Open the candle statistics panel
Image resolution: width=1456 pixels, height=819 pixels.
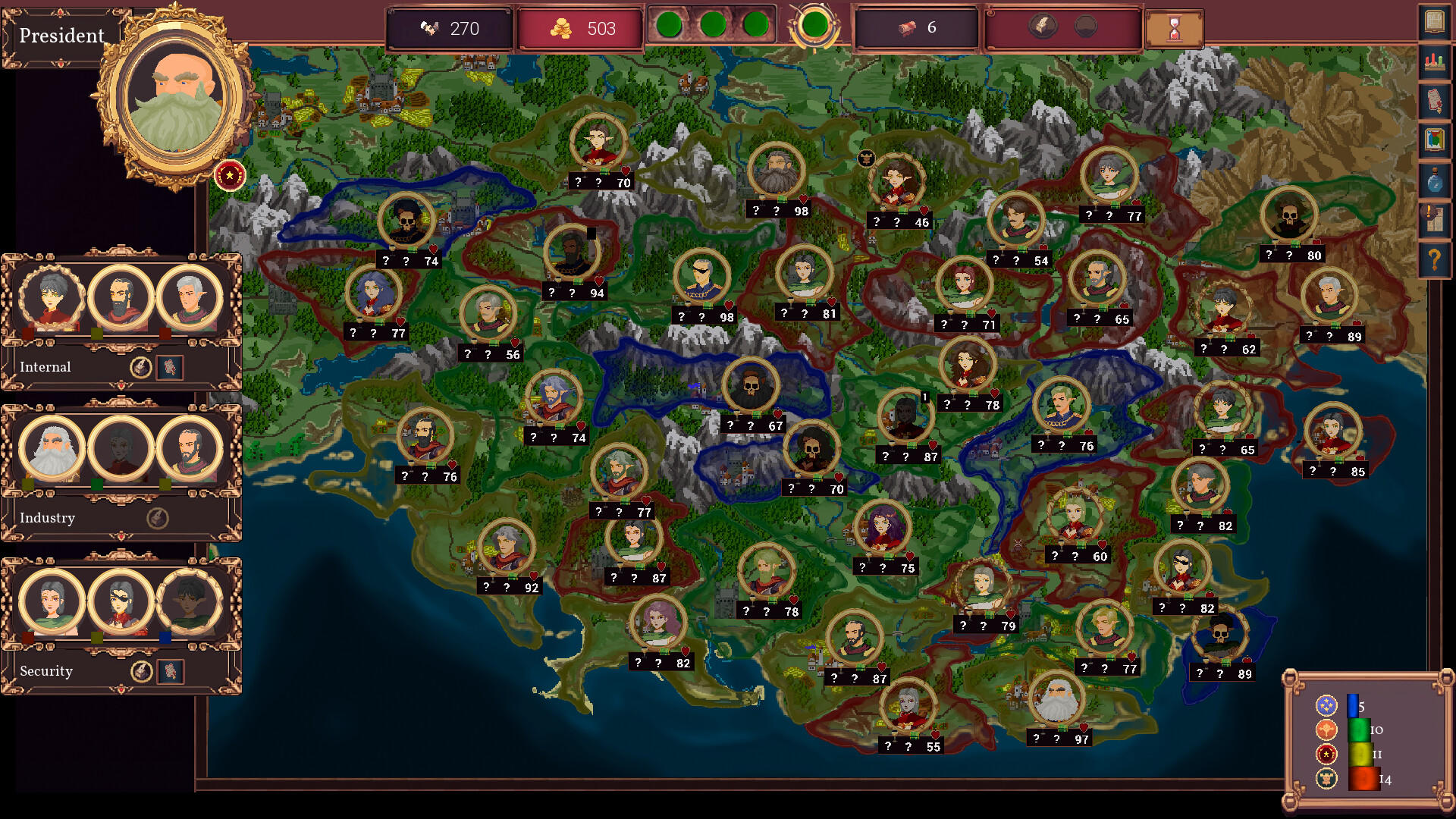[x=1433, y=60]
